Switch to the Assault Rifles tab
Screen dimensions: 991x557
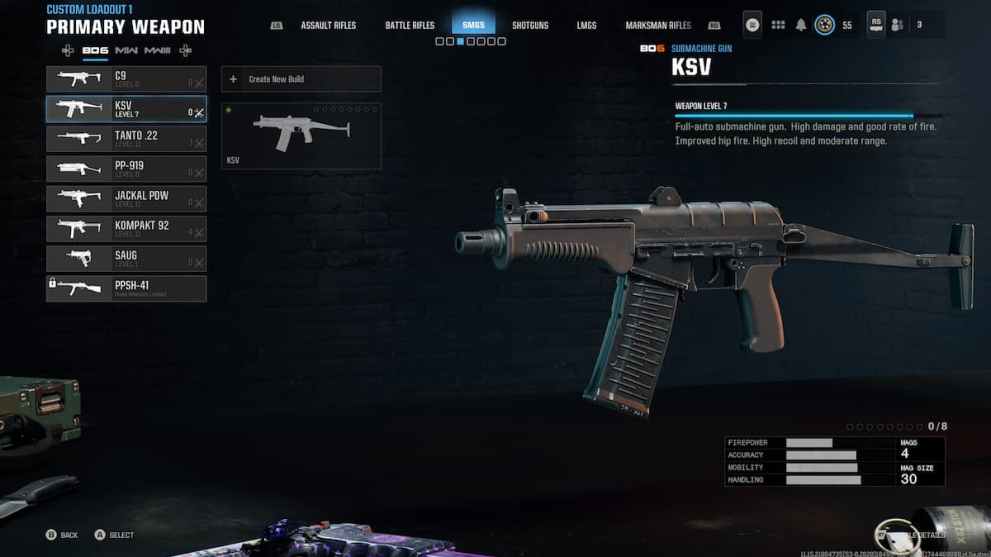tap(327, 25)
